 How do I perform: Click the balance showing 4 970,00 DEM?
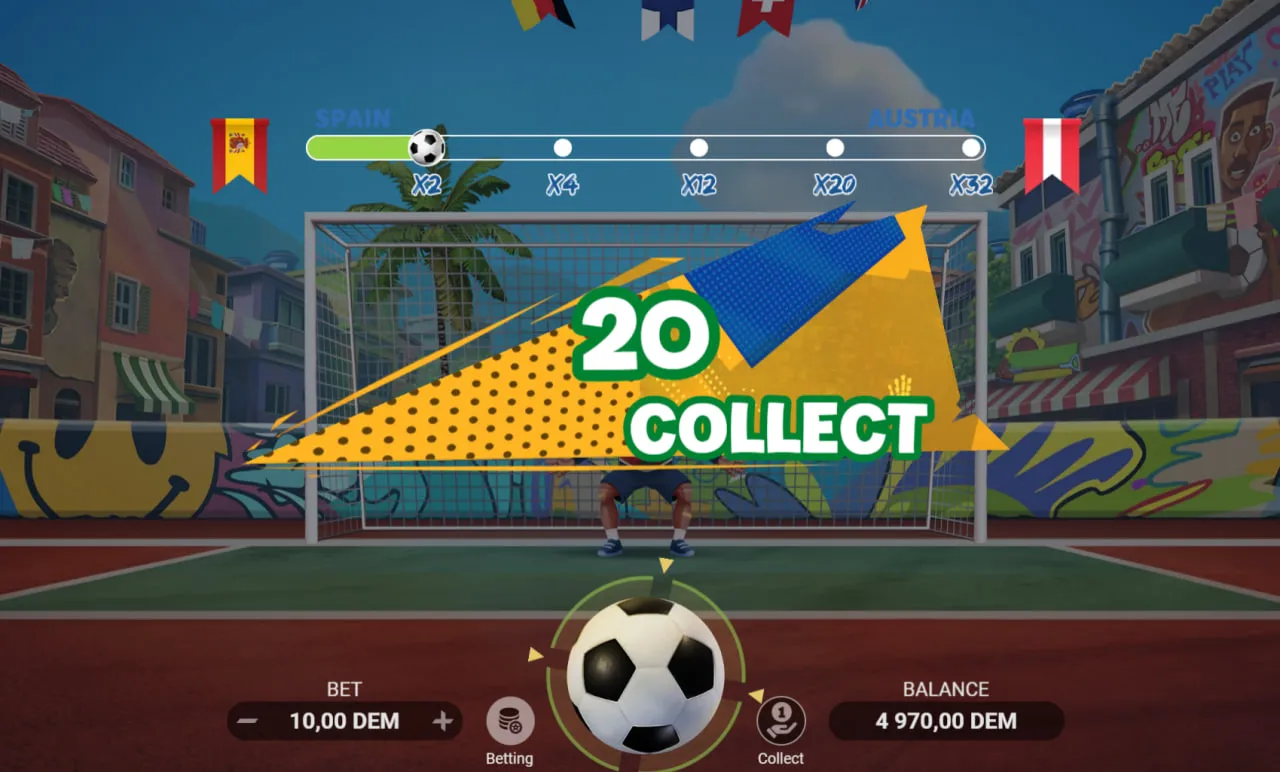coord(945,721)
